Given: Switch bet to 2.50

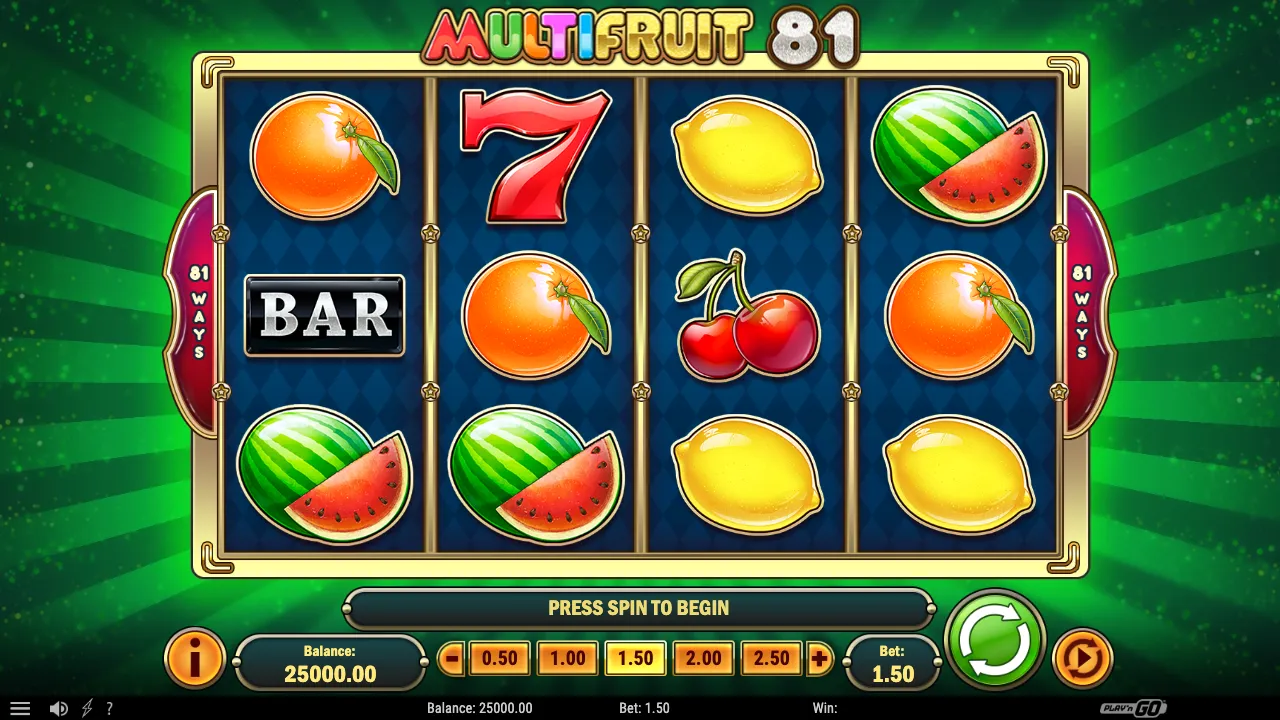Looking at the screenshot, I should click(771, 658).
